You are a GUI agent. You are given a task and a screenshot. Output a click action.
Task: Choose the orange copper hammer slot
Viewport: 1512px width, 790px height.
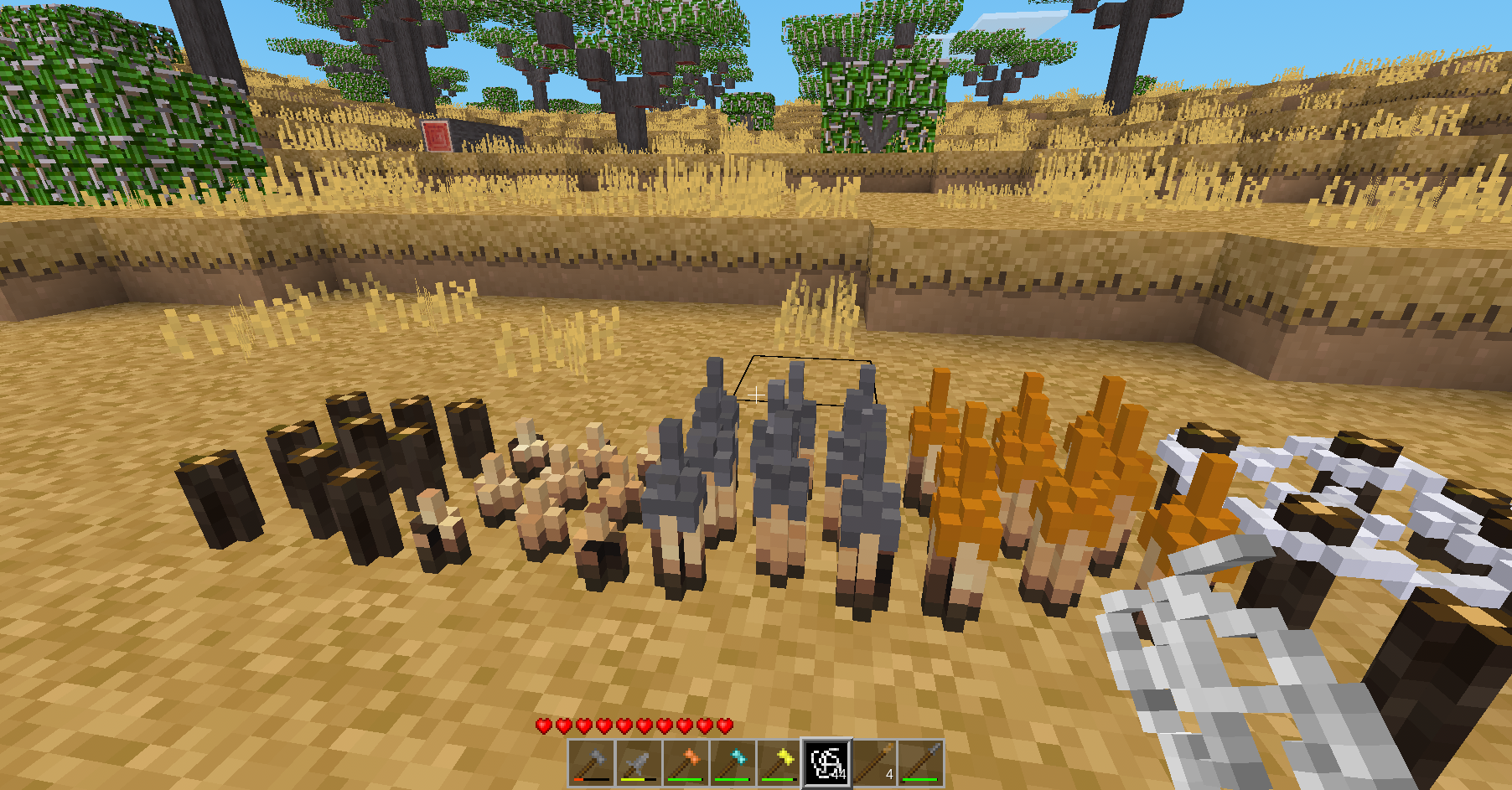pos(686,763)
